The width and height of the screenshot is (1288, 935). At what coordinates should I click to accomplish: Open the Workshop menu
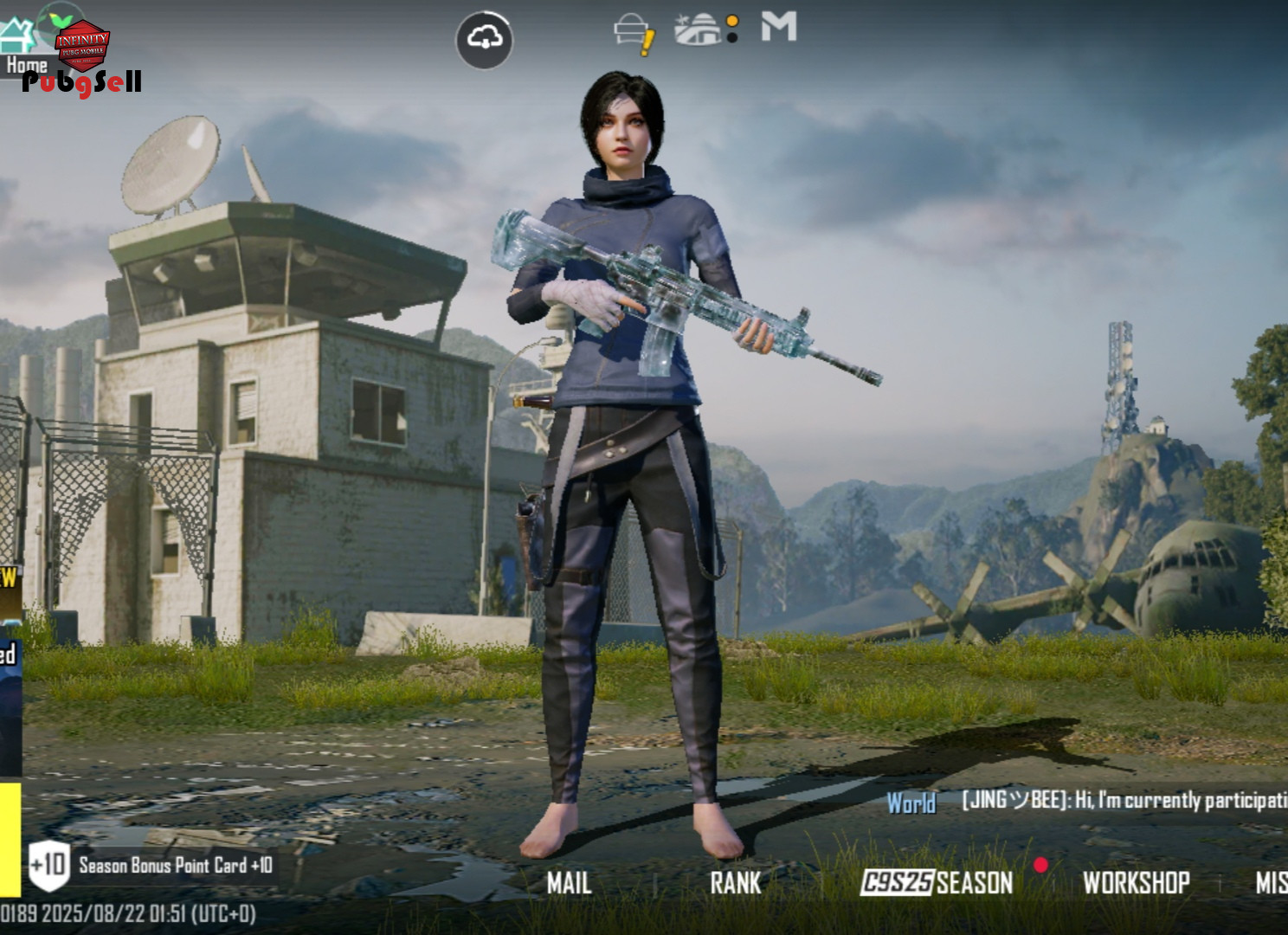point(1136,882)
